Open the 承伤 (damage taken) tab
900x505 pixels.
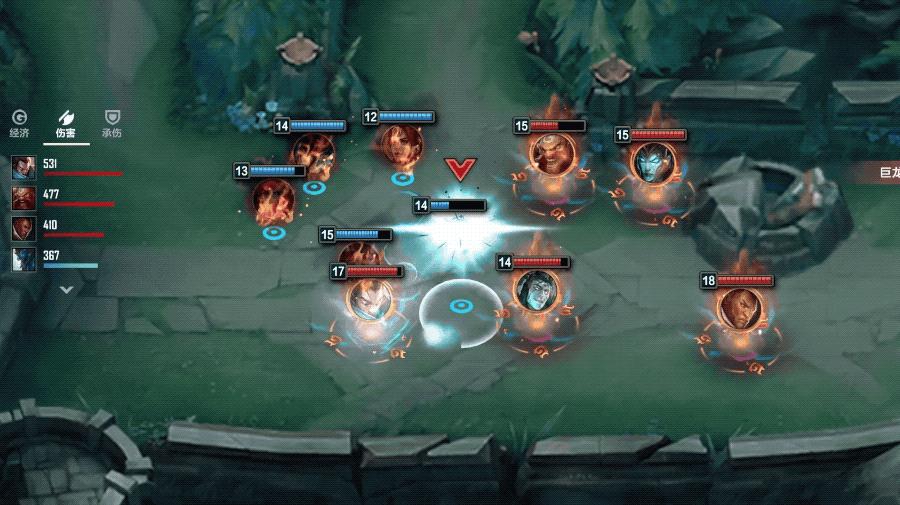point(112,124)
